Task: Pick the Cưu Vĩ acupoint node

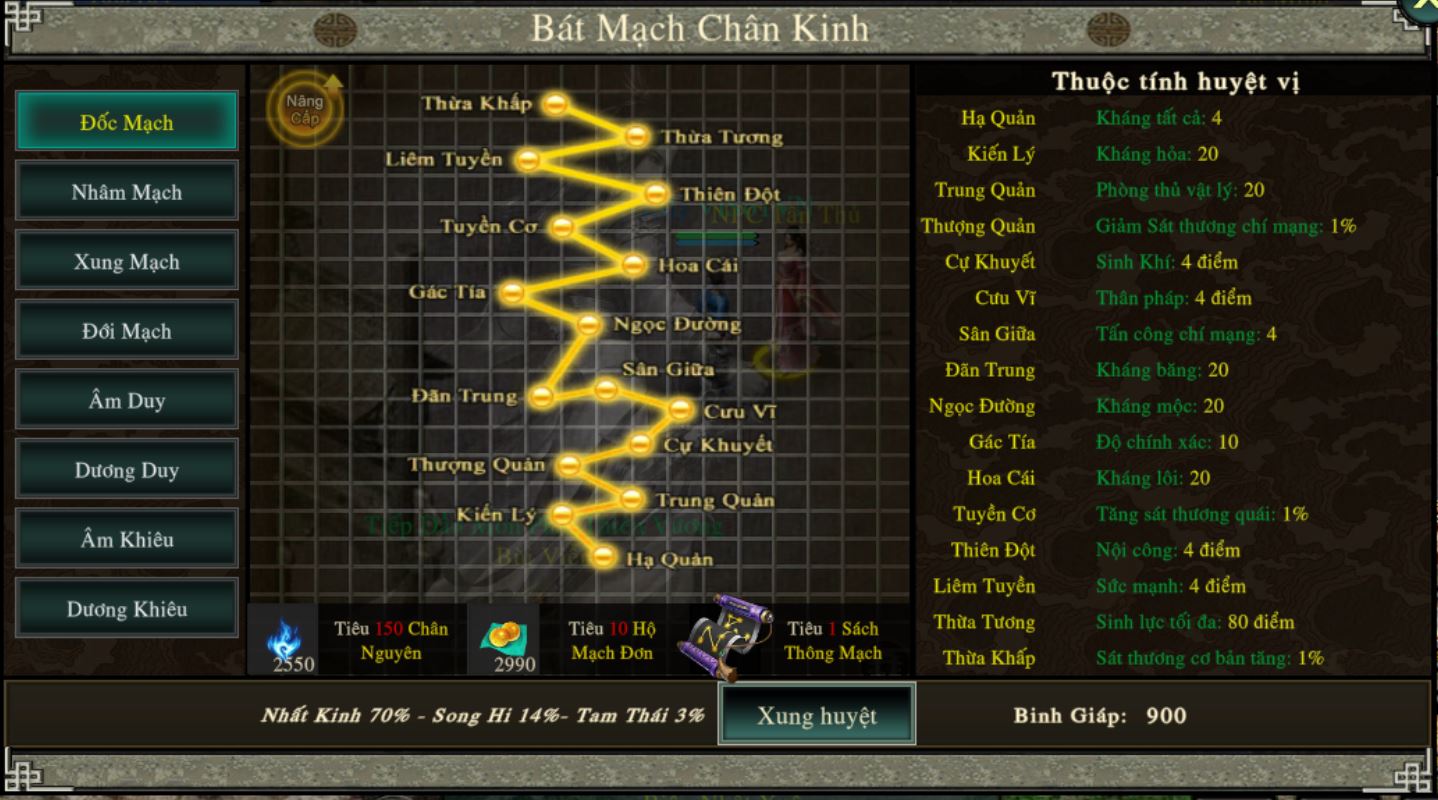Action: (680, 409)
